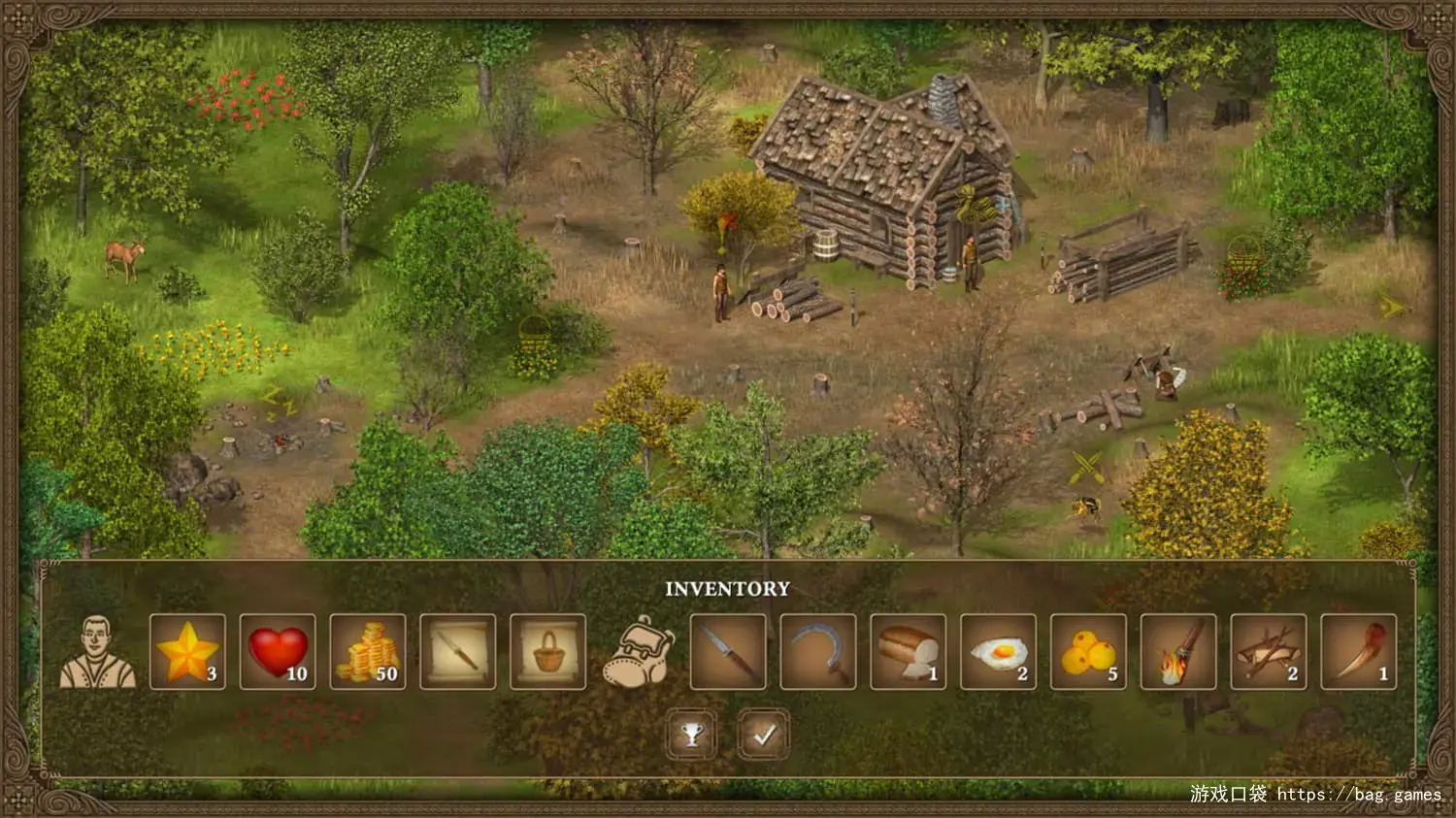Choose the burning torch item
This screenshot has width=1456, height=818.
[1178, 652]
